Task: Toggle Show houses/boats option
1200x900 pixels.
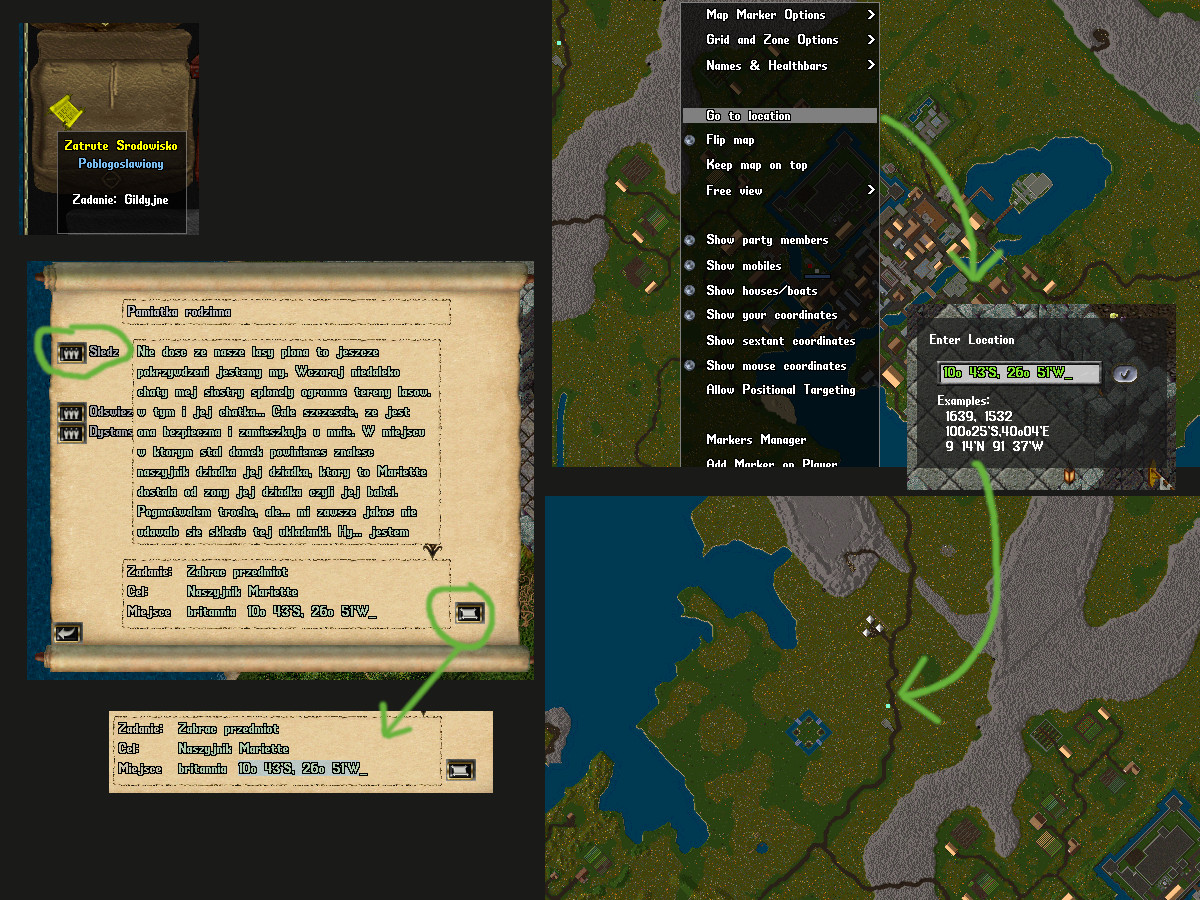Action: coord(761,291)
